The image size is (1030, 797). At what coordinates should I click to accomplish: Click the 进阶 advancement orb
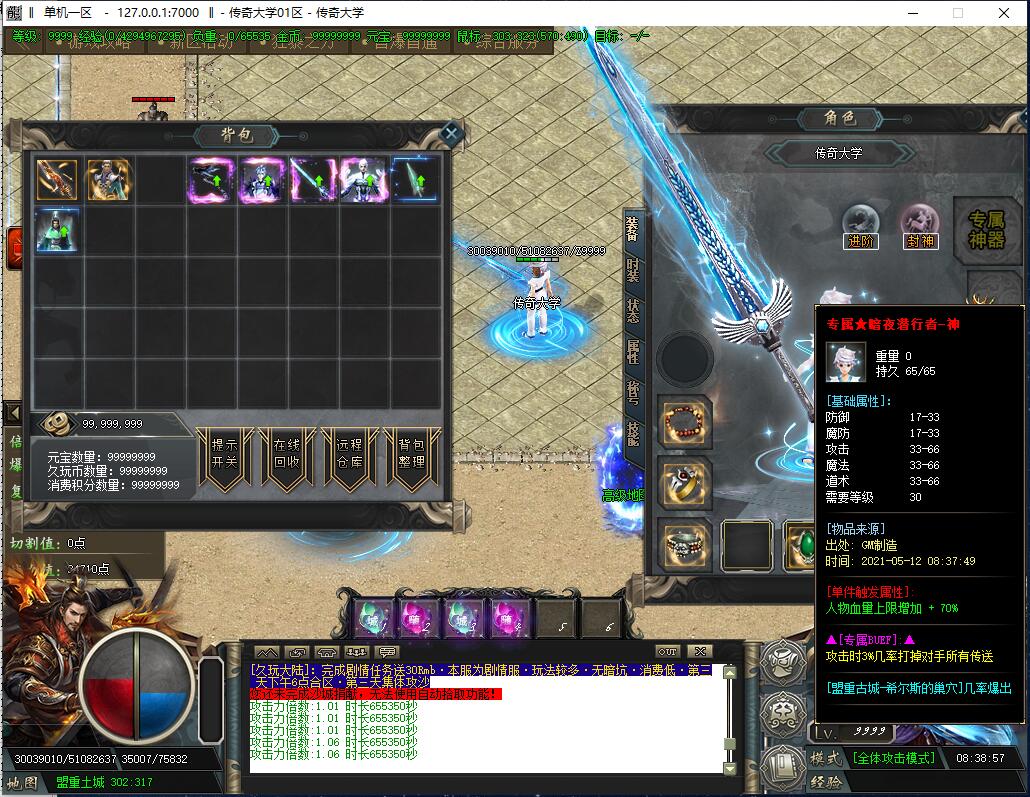[860, 224]
